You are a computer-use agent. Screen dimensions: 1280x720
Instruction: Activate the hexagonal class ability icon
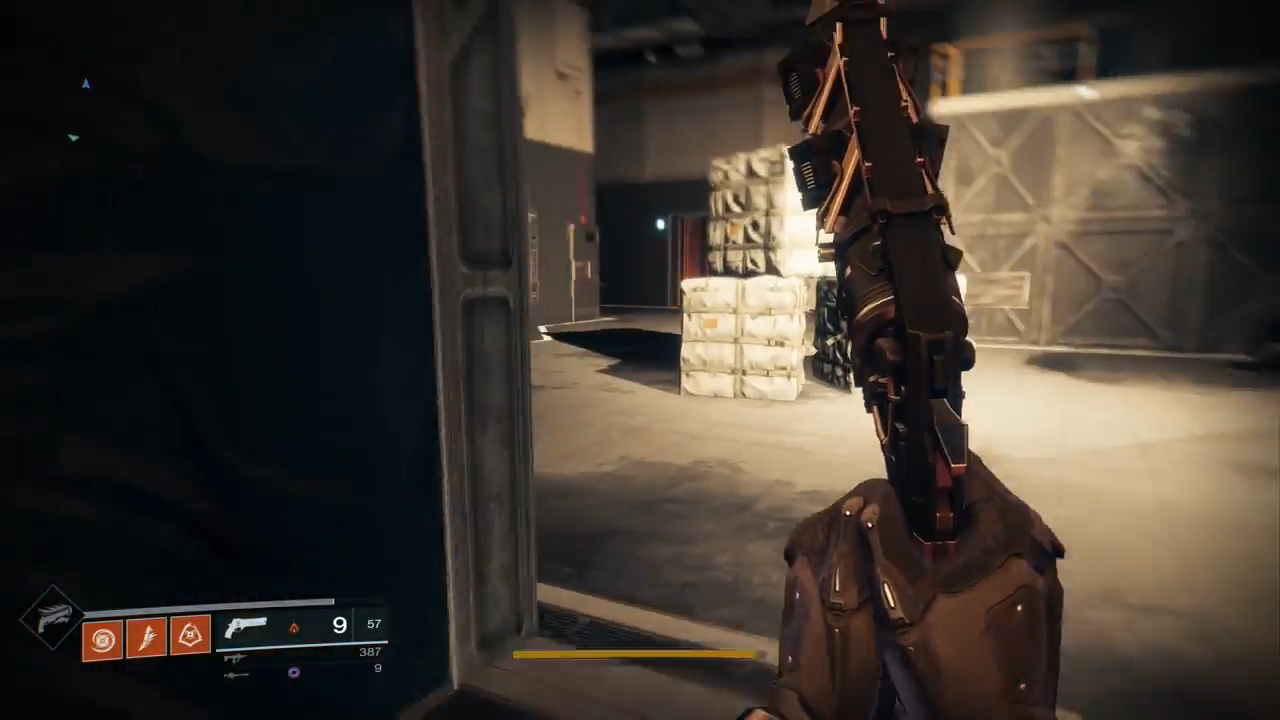coord(190,635)
